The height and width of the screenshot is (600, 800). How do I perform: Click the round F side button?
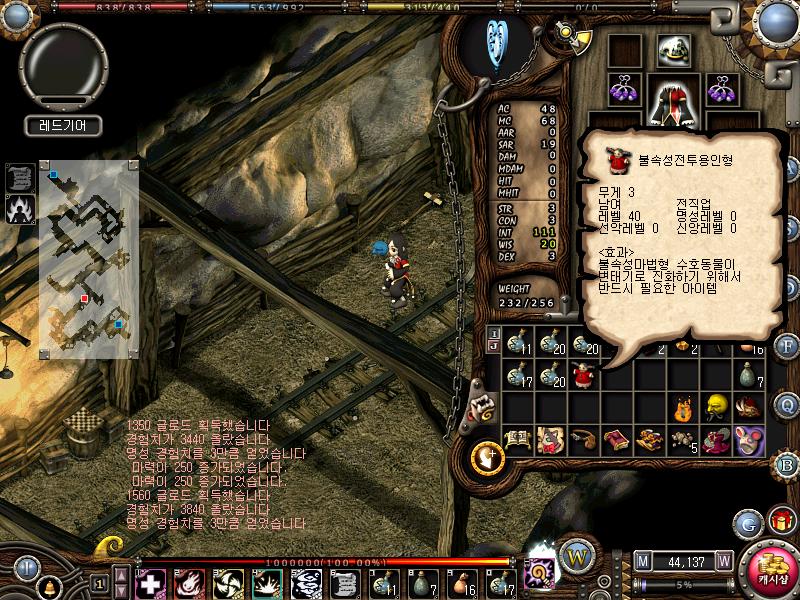point(787,346)
